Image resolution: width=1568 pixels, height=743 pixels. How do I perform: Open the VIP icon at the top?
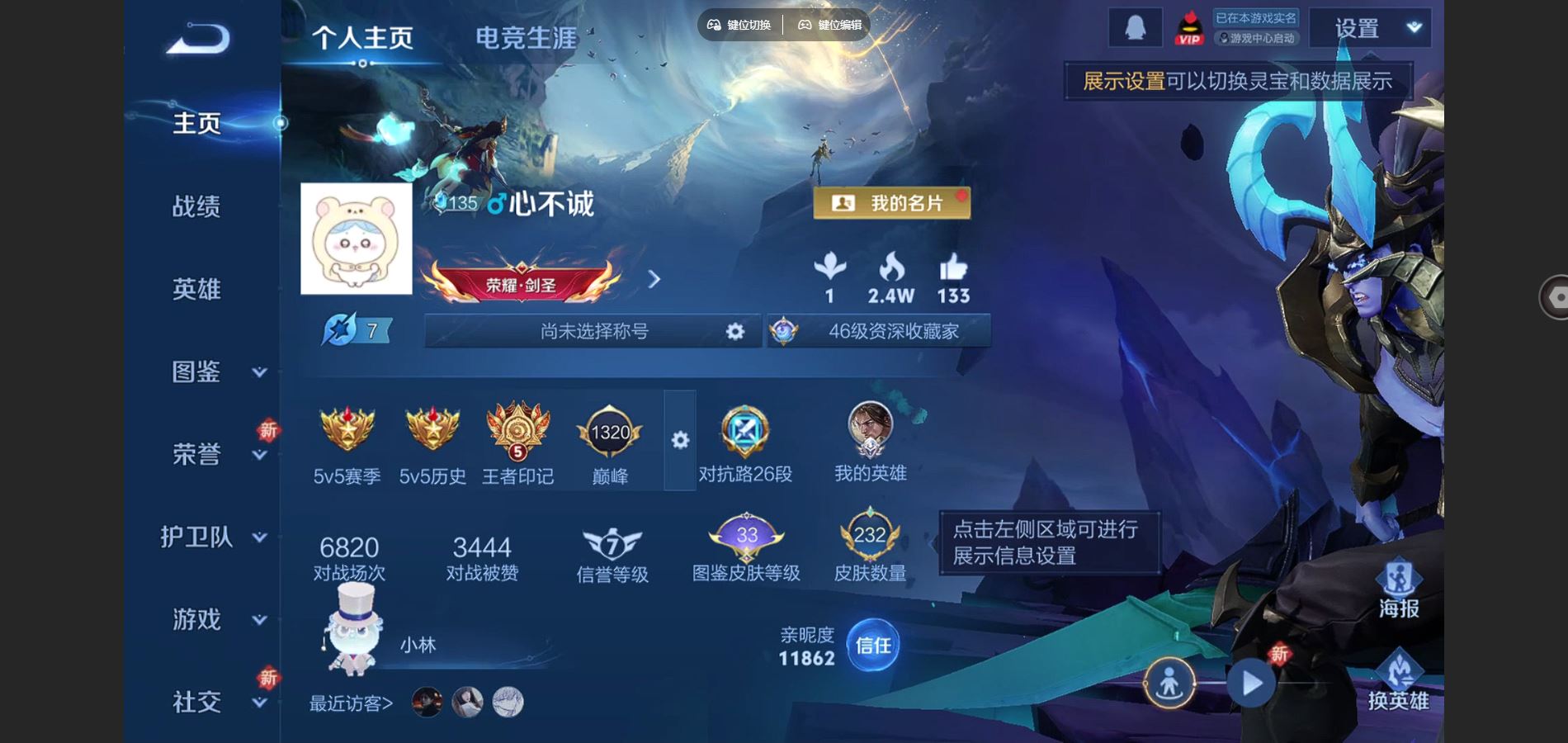coord(1188,27)
